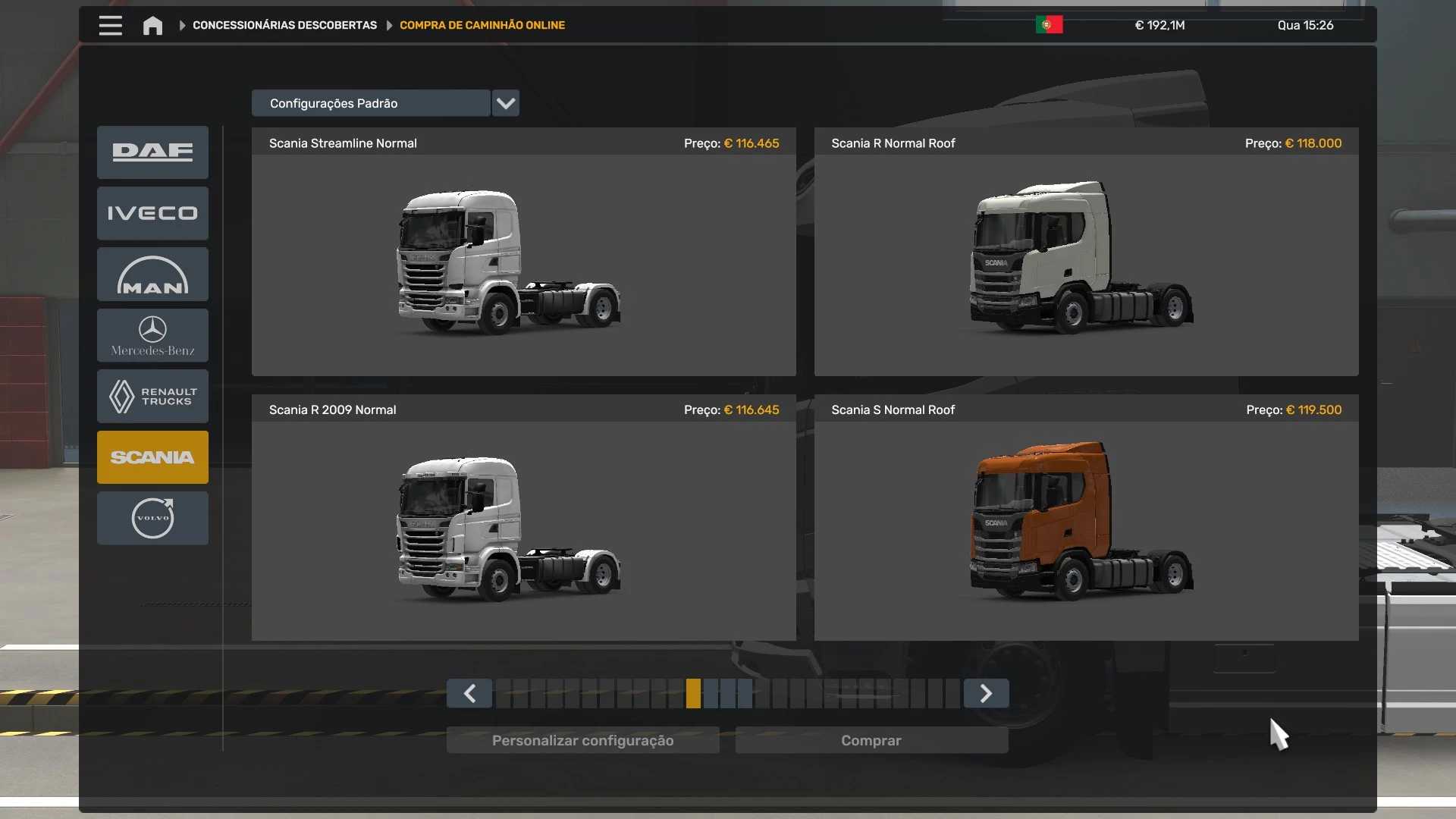Viewport: 1456px width, 819px height.
Task: Click Personalizar configuração button
Action: tap(582, 740)
